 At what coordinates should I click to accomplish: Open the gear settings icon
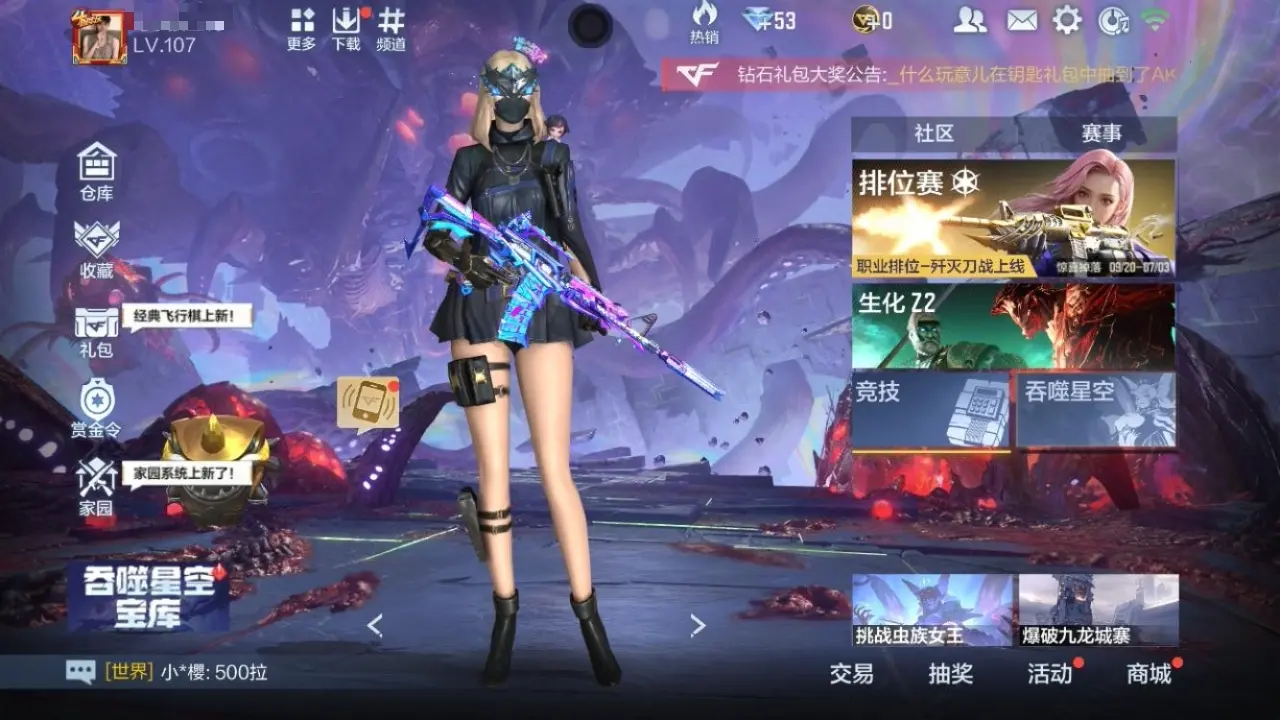(x=1067, y=20)
